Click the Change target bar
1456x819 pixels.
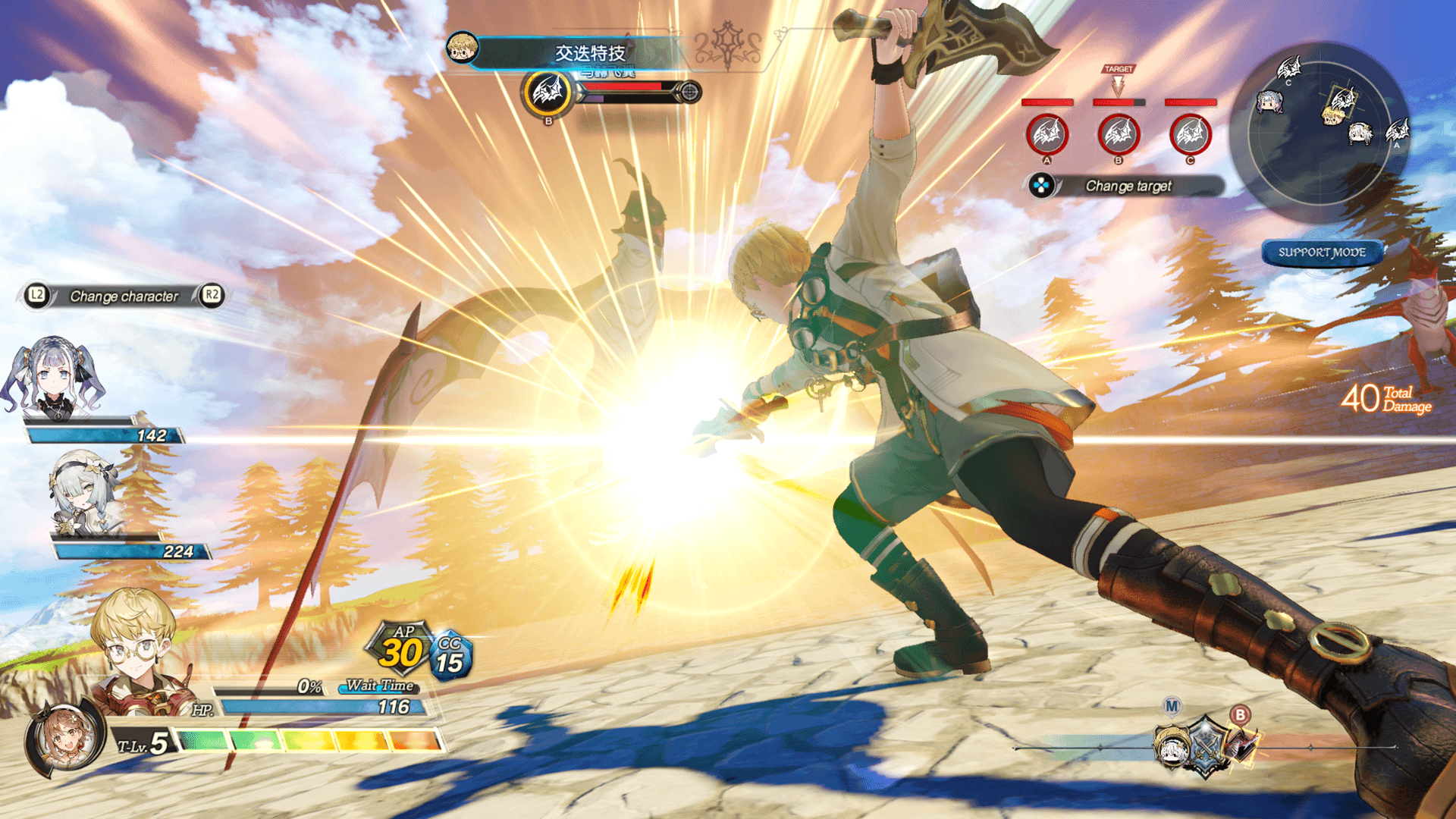[x=1127, y=186]
